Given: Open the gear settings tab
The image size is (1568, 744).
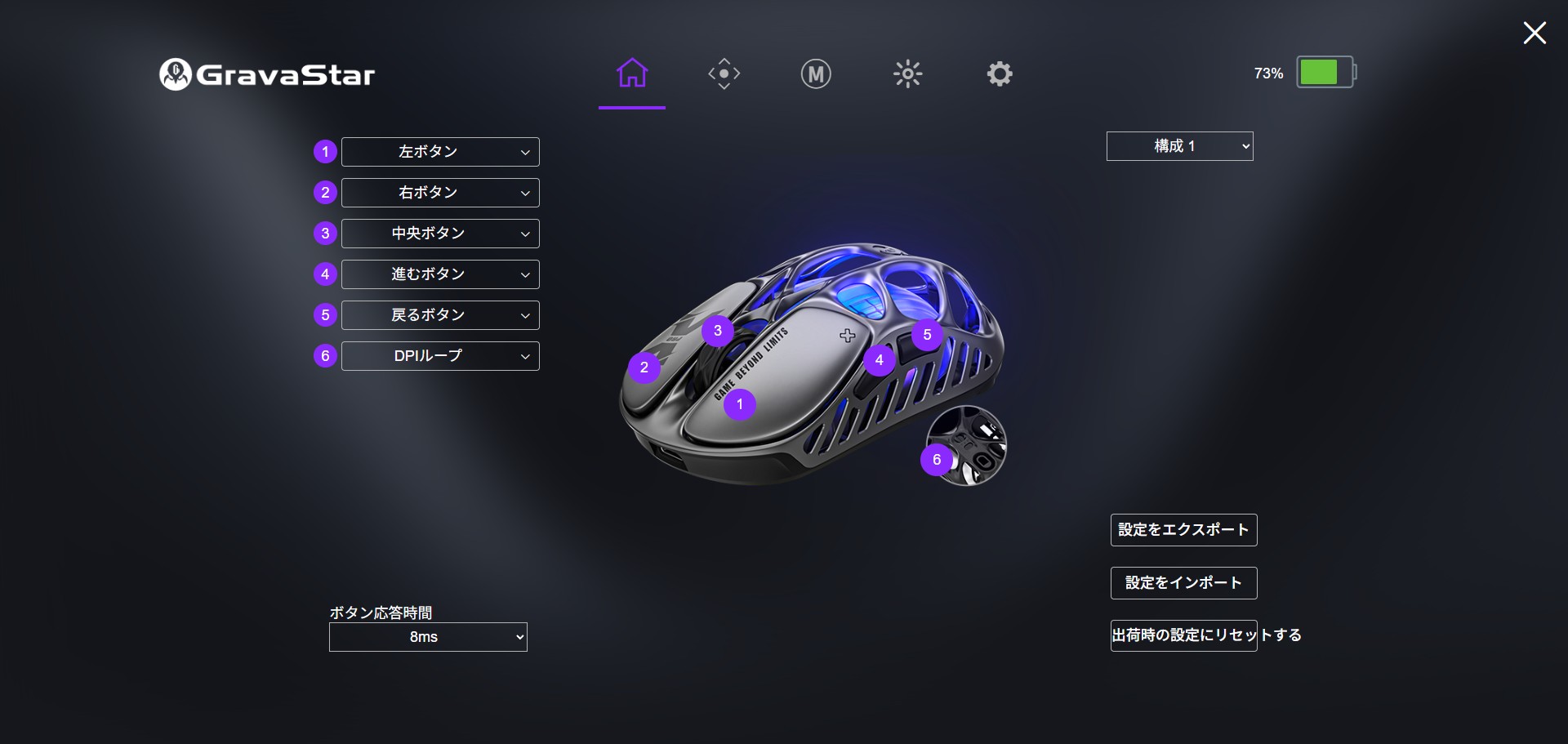Looking at the screenshot, I should pos(1000,74).
